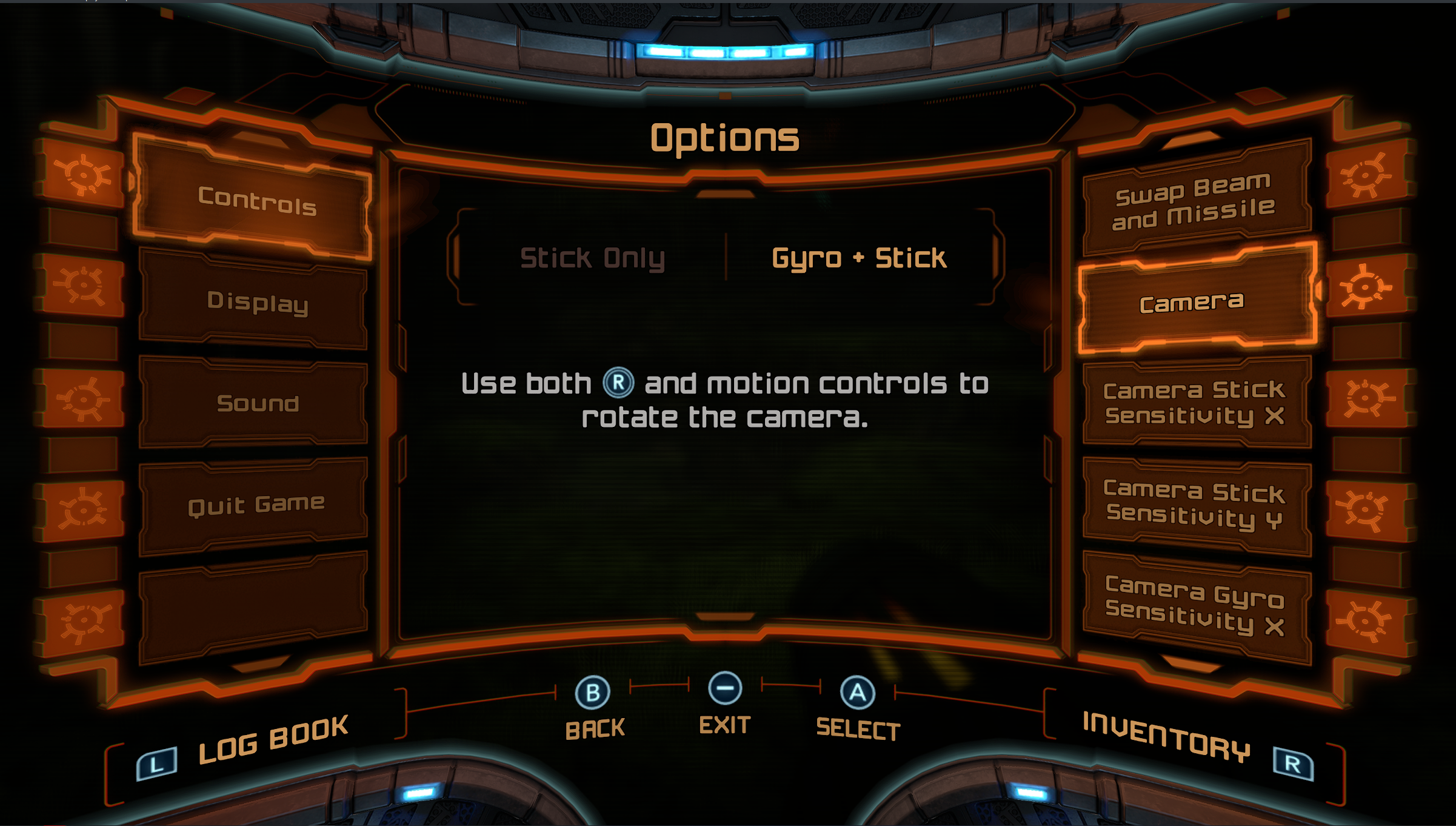Open the Sound settings
Viewport: 1456px width, 826px height.
[259, 402]
